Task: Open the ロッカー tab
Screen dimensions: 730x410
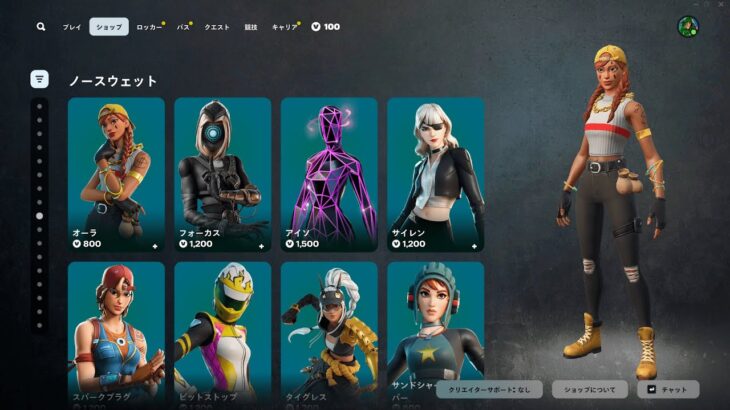Action: [149, 27]
